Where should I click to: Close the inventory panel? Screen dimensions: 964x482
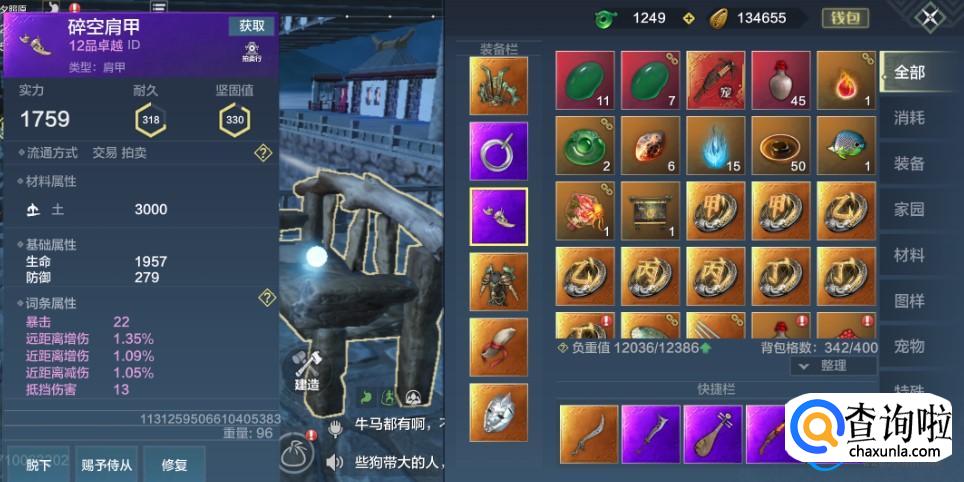[931, 18]
